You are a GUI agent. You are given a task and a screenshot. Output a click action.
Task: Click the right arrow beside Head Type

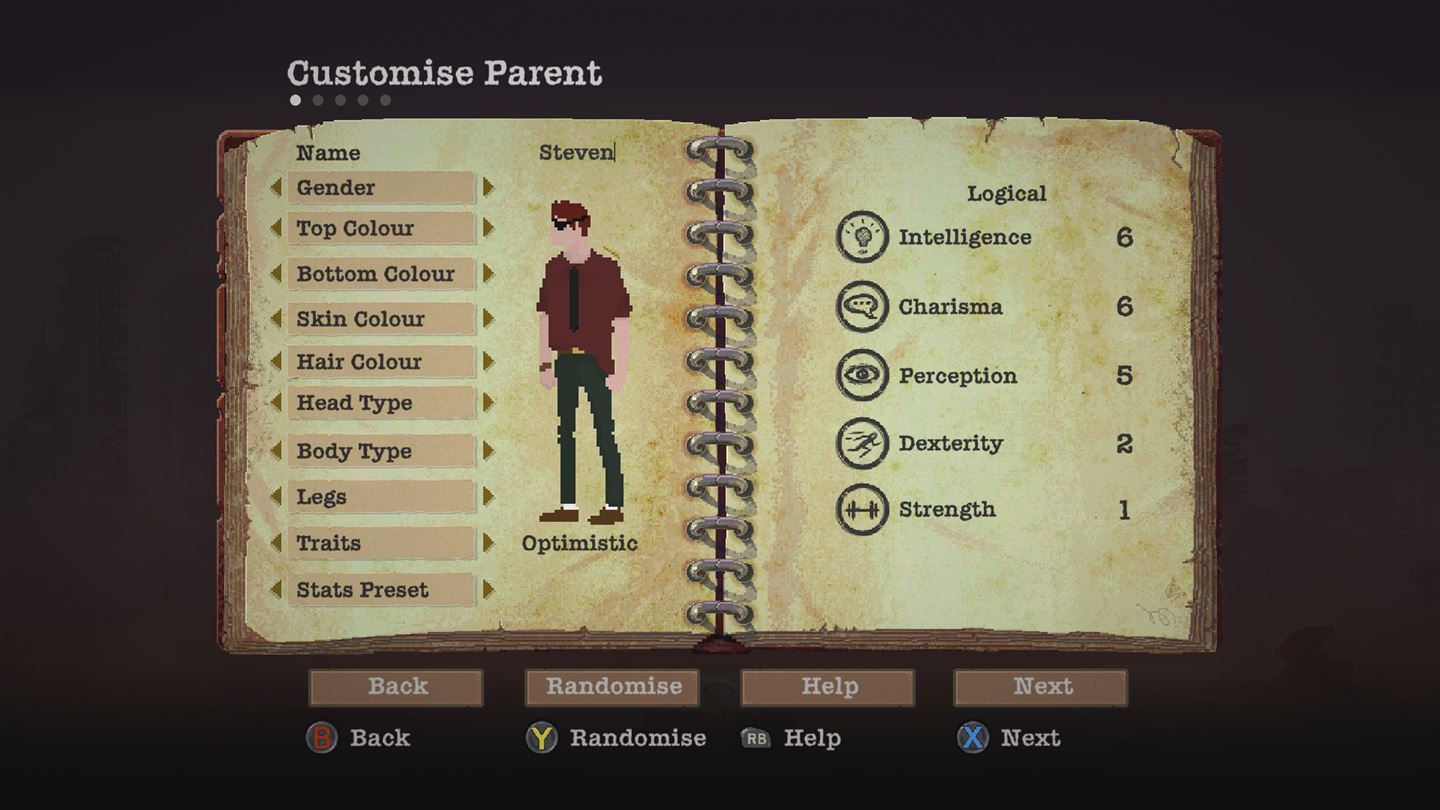coord(486,403)
